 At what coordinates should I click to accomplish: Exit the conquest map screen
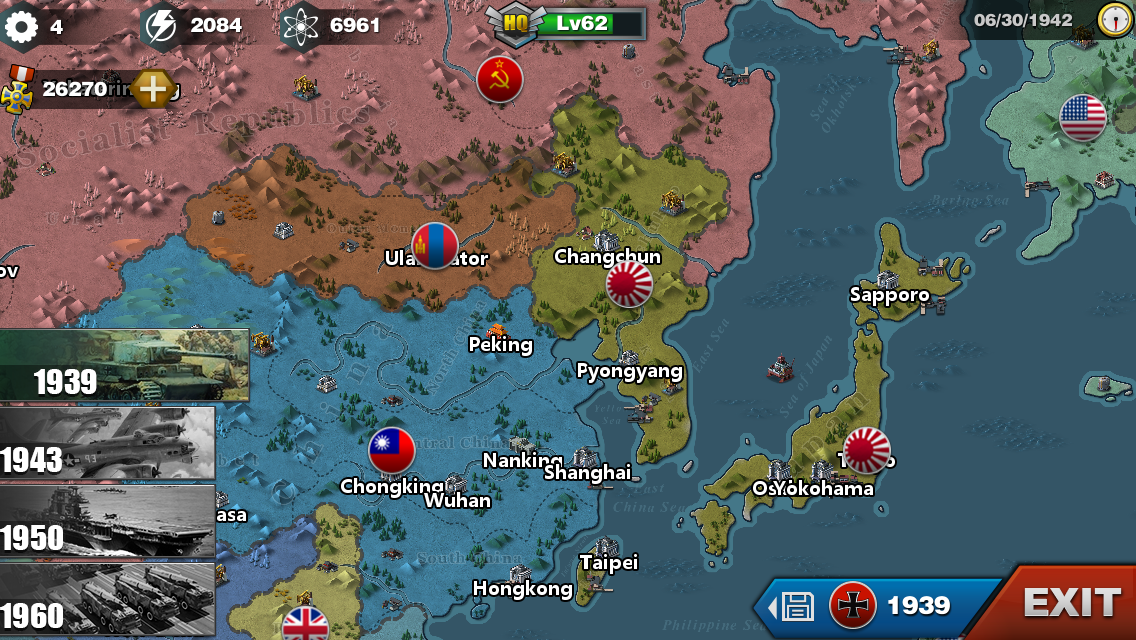(x=1071, y=603)
